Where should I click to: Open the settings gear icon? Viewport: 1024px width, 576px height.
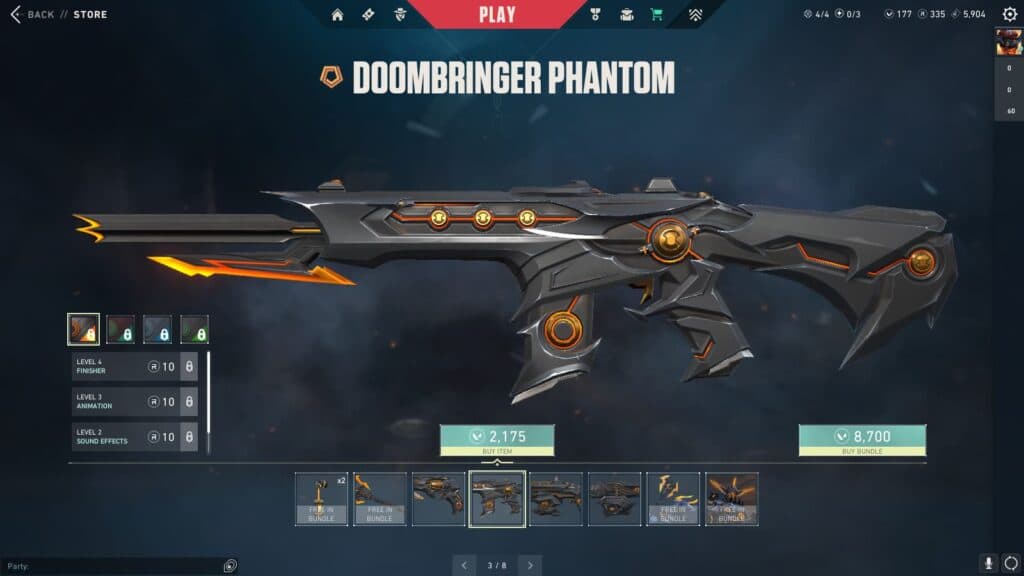(x=1009, y=14)
